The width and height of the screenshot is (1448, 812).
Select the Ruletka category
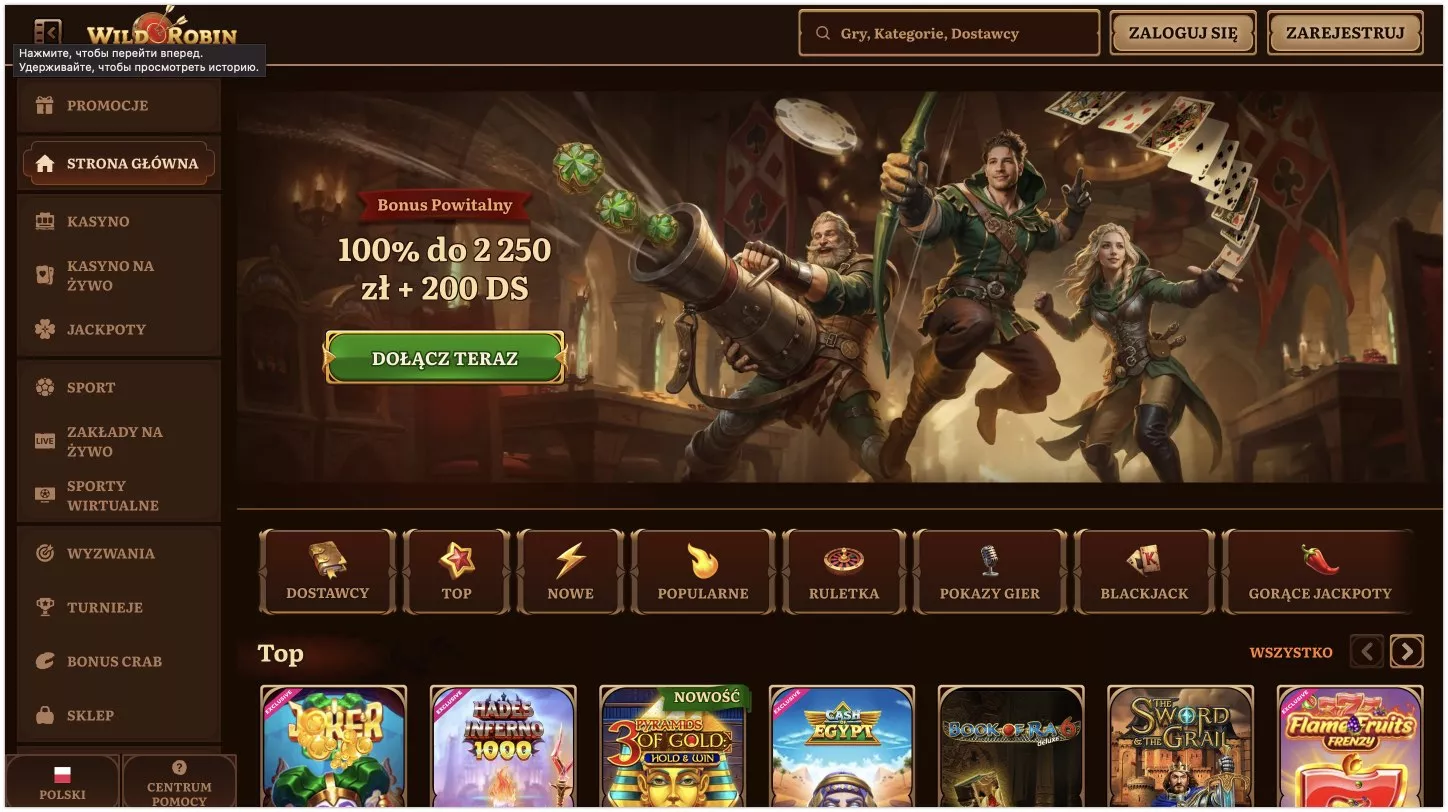(844, 572)
